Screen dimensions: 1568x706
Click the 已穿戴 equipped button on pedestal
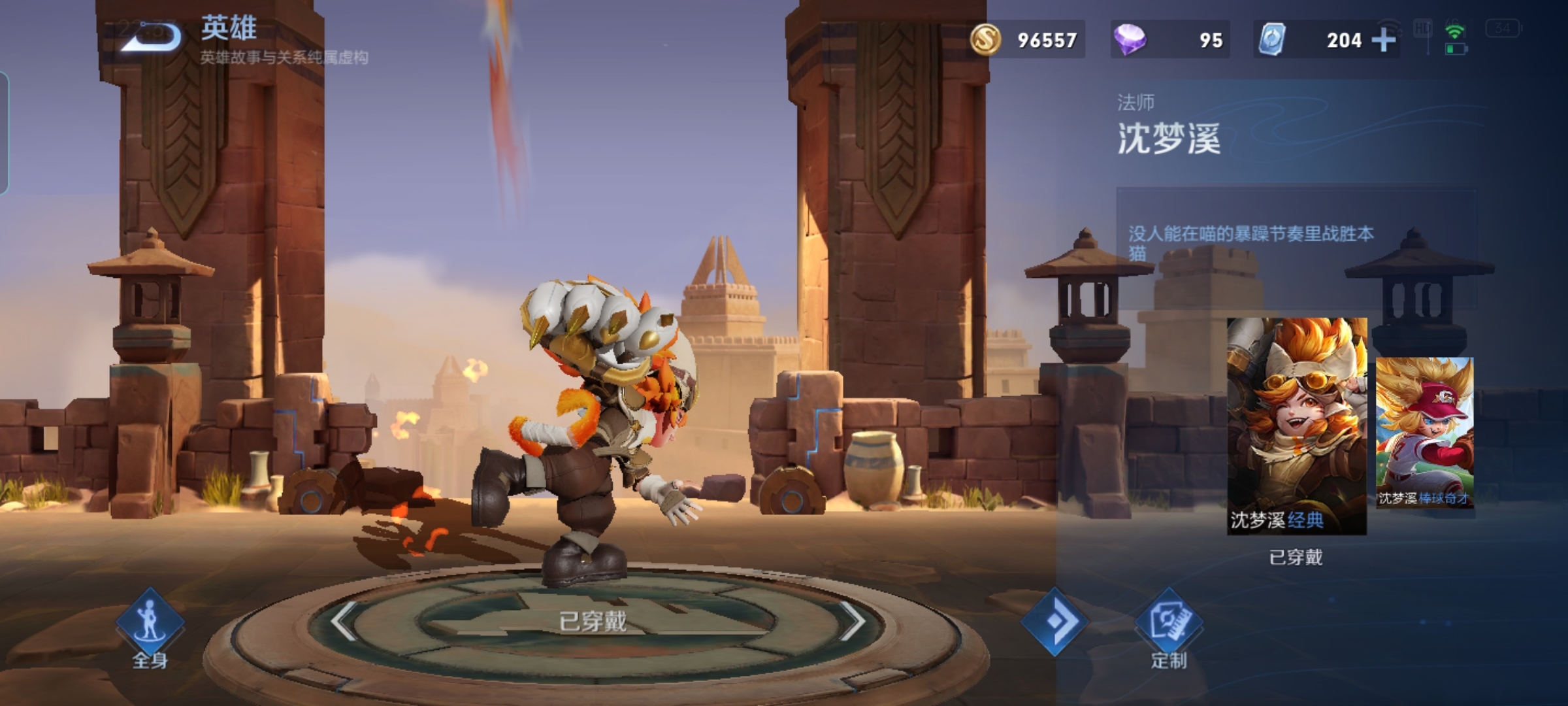point(593,621)
